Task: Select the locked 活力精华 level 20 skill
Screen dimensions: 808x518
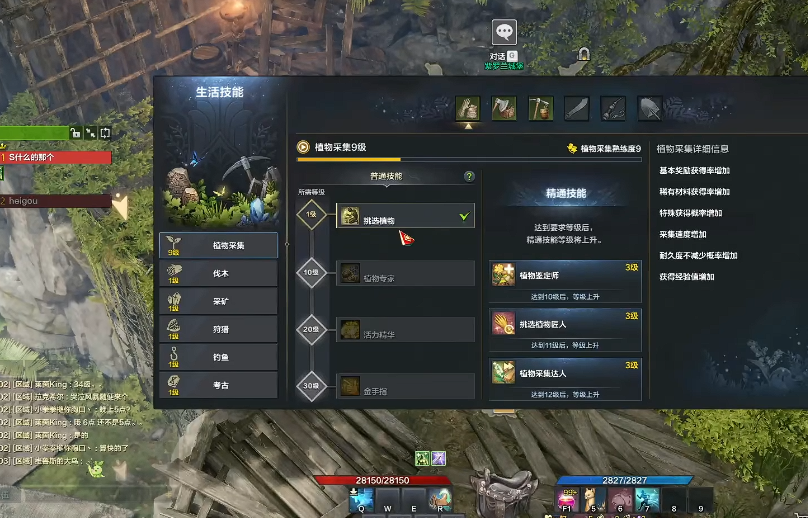Action: coord(404,329)
